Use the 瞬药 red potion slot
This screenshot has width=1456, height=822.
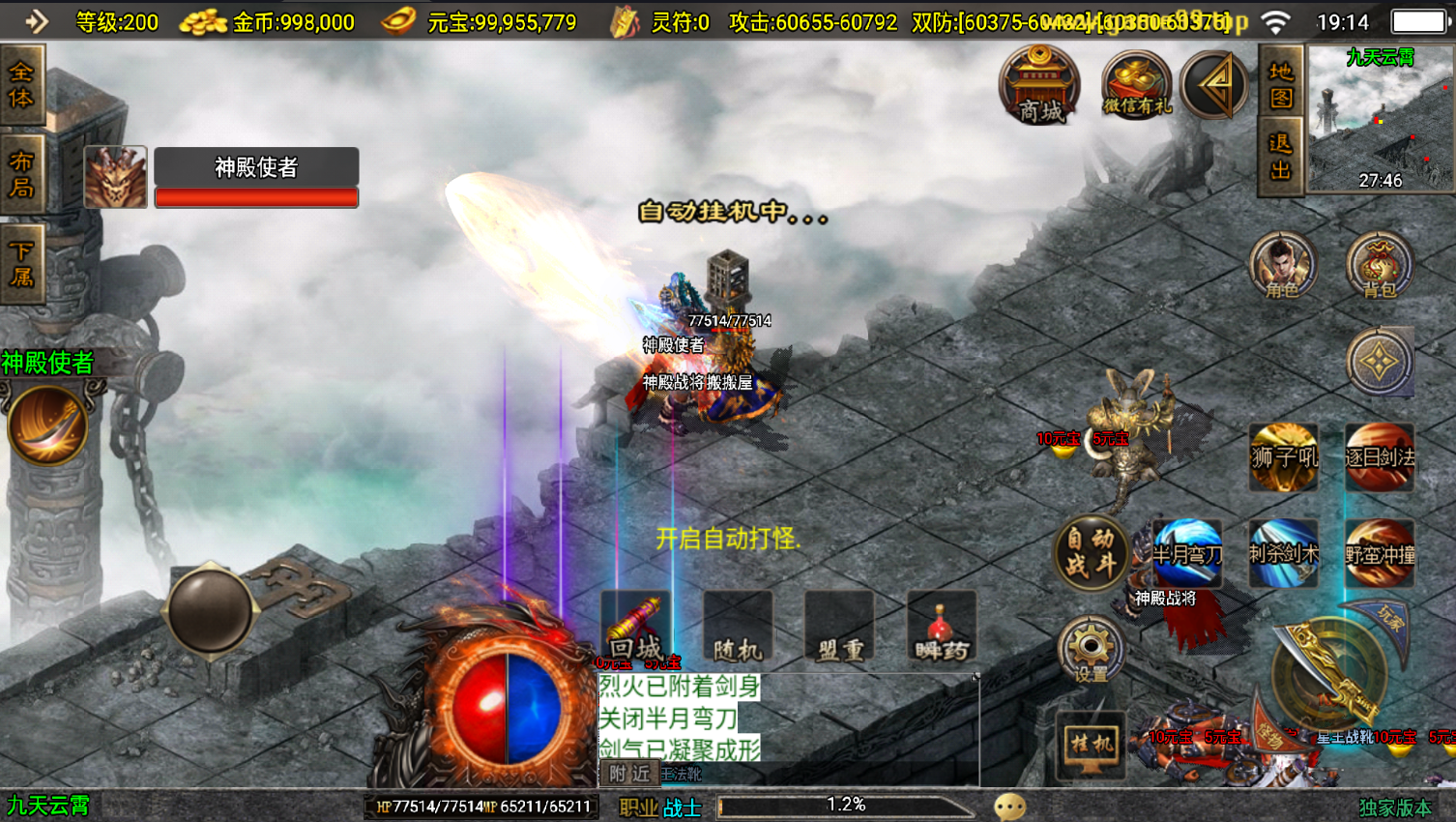(x=941, y=627)
